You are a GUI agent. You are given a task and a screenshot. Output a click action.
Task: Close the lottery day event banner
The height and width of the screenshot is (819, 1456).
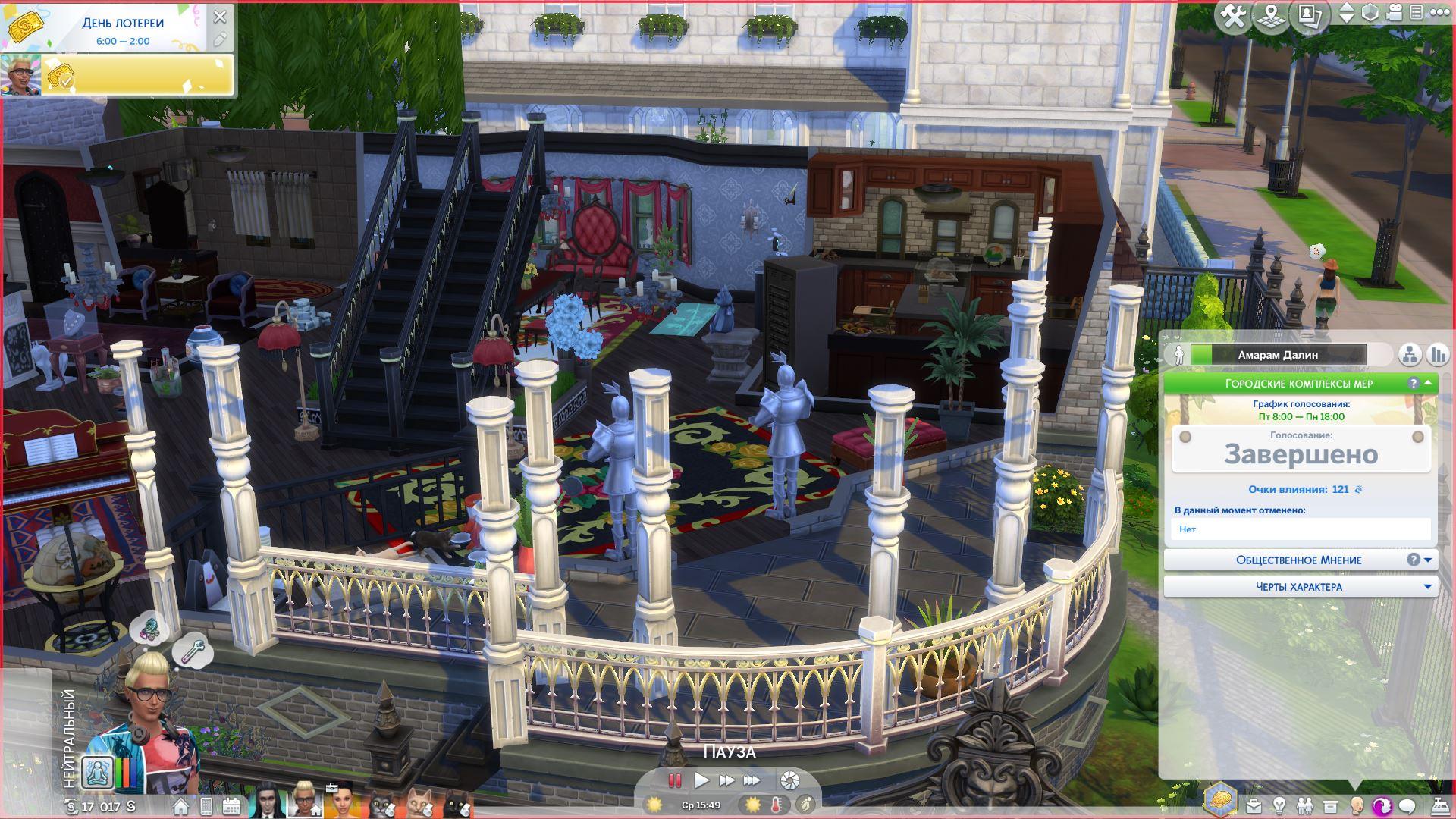click(x=220, y=16)
